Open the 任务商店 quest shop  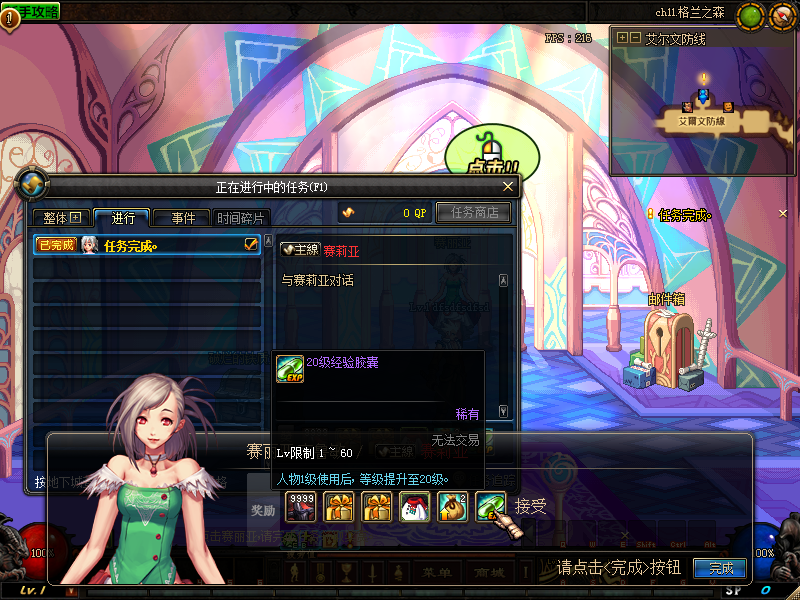pos(474,212)
